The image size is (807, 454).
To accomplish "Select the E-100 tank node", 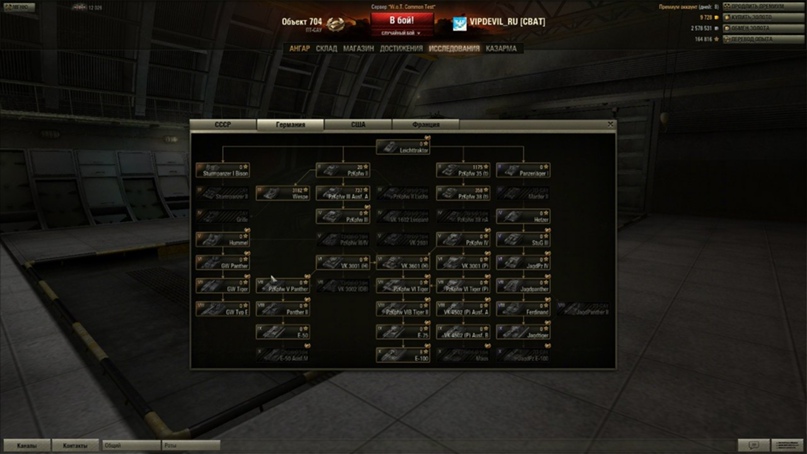I will pyautogui.click(x=402, y=354).
